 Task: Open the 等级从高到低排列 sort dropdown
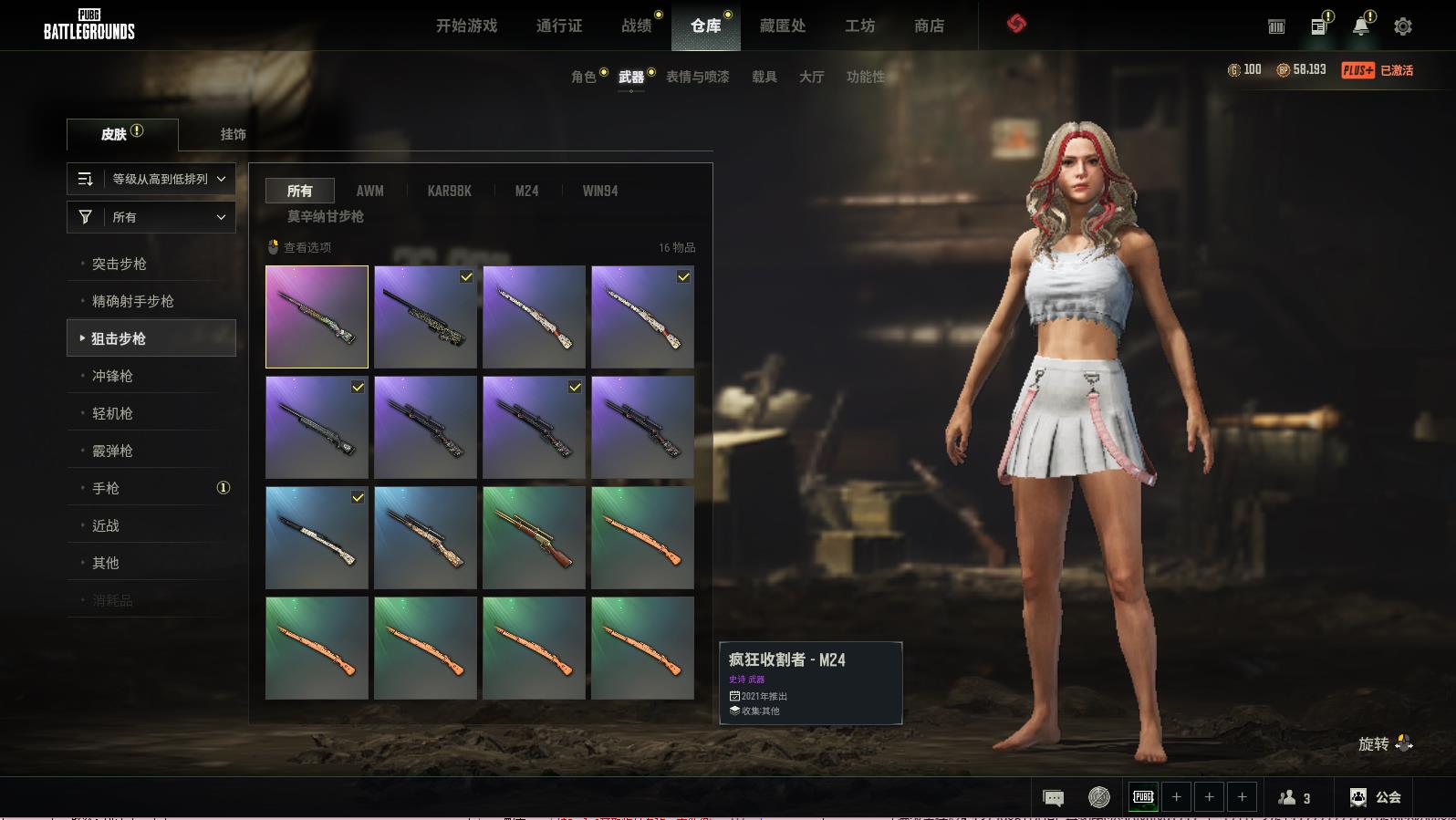[x=151, y=179]
